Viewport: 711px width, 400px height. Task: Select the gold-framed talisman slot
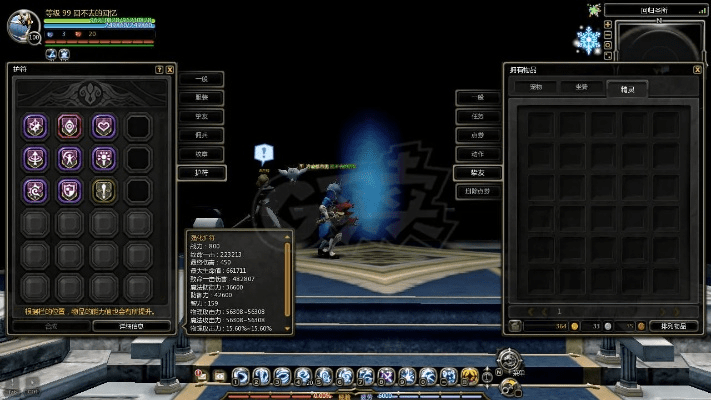[x=103, y=190]
